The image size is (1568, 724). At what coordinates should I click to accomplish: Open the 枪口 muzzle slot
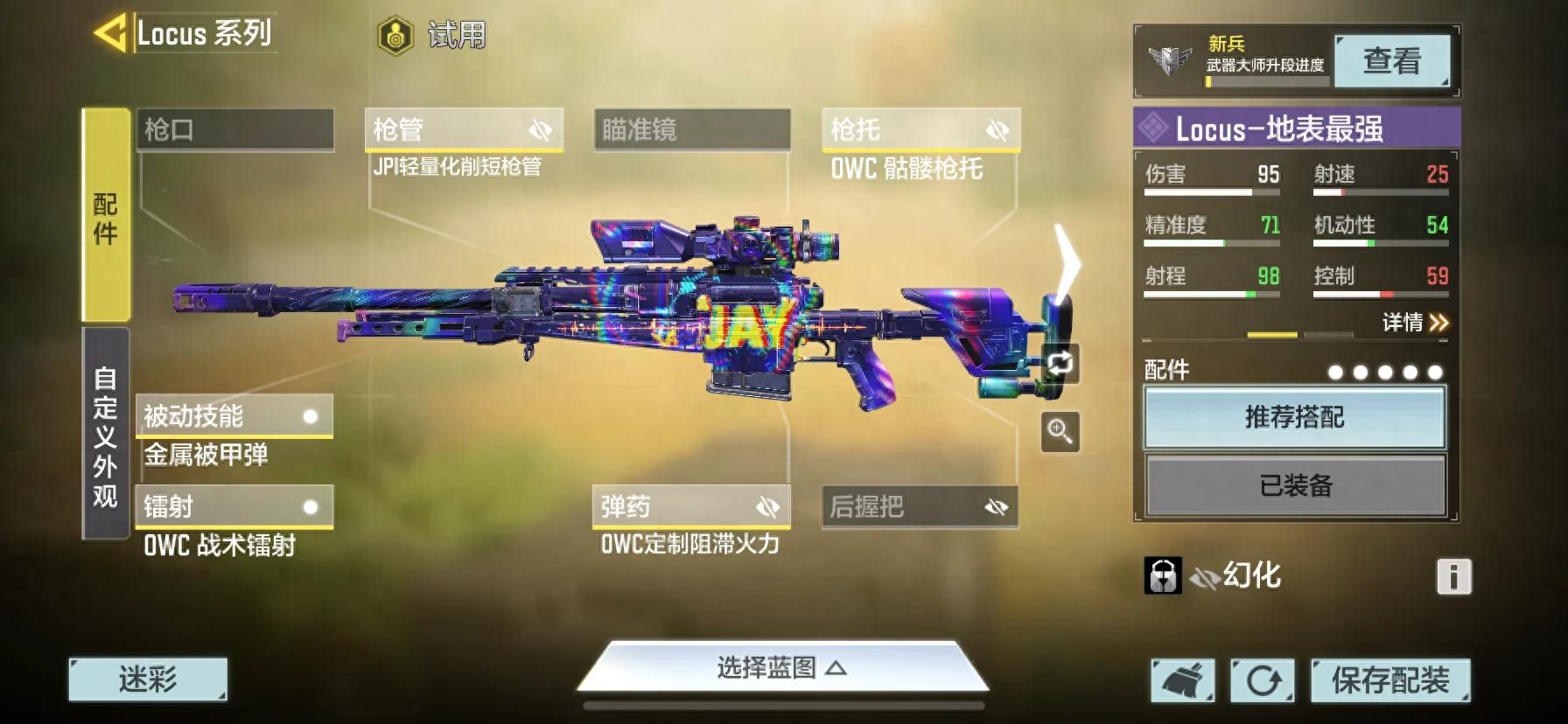click(x=234, y=130)
